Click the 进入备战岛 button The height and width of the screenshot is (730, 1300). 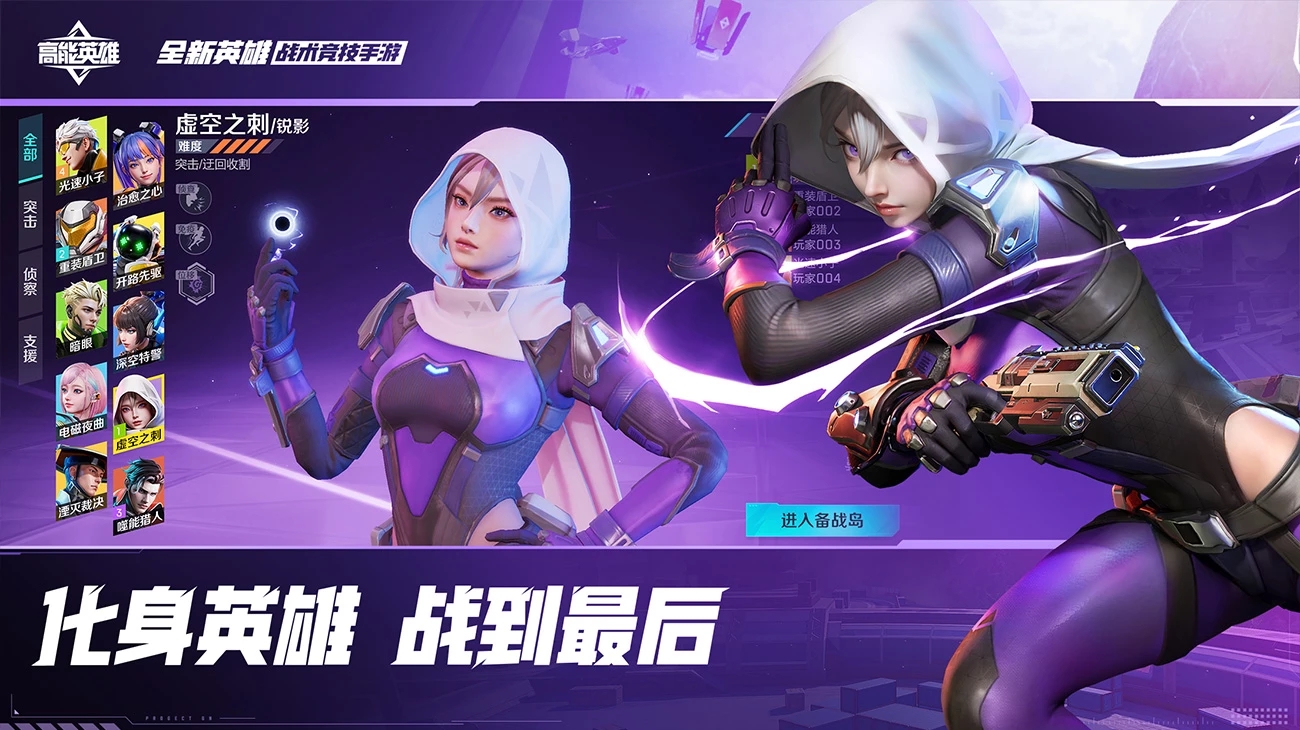pos(820,521)
